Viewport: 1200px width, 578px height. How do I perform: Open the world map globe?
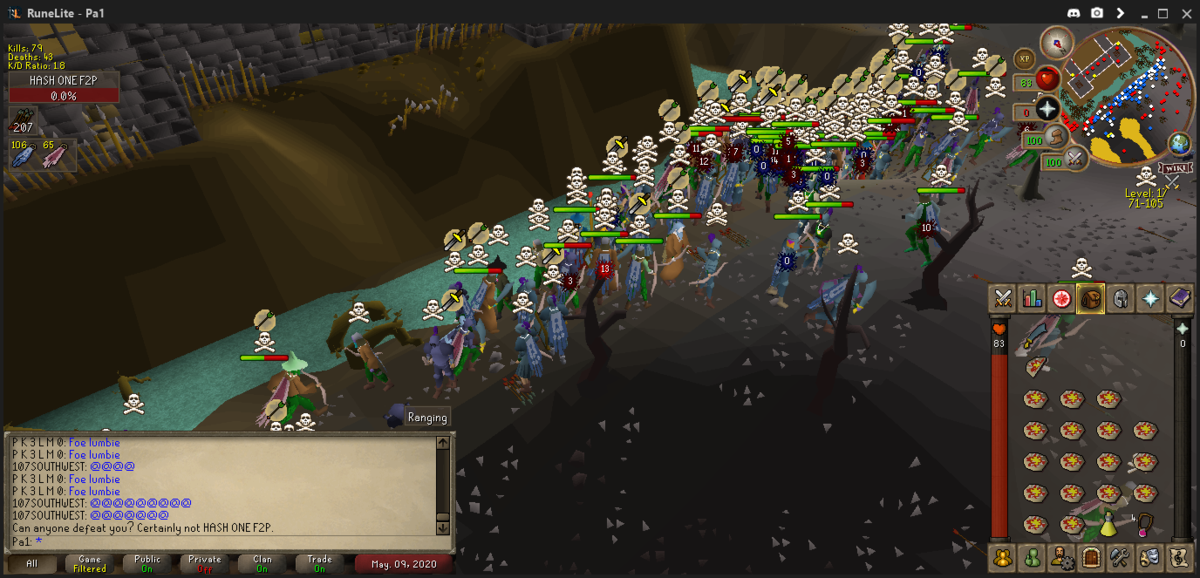point(1181,145)
